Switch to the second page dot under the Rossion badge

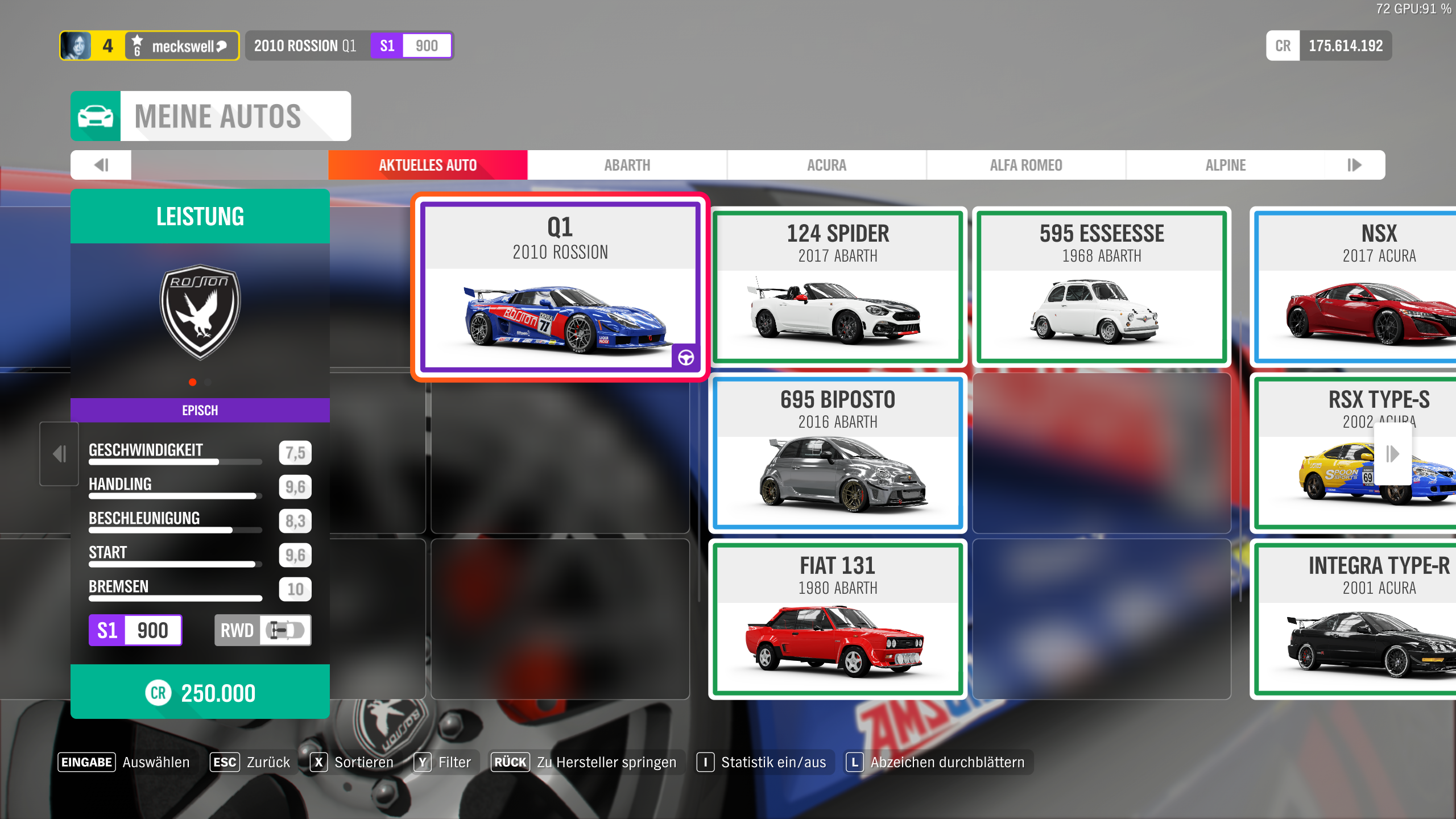(208, 382)
